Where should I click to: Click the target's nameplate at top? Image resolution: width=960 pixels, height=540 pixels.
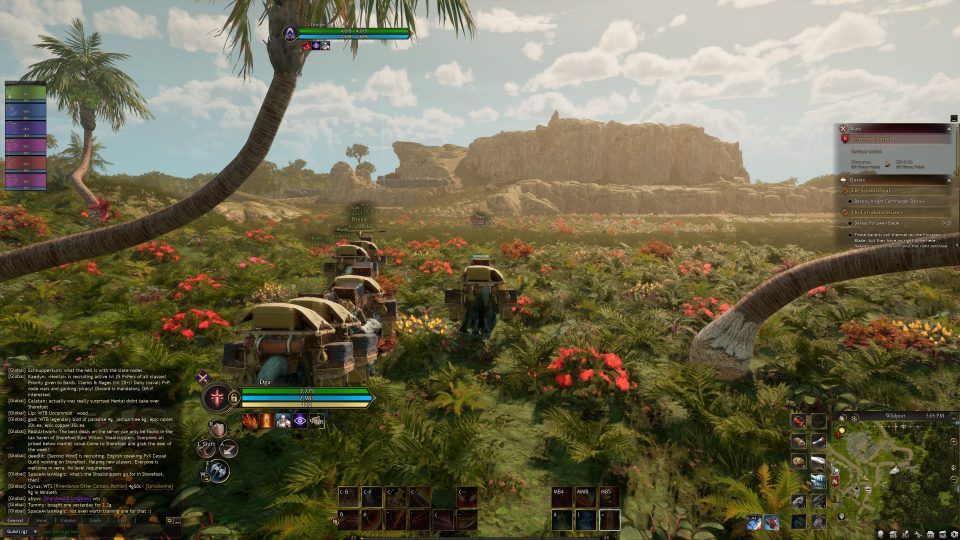pyautogui.click(x=345, y=33)
